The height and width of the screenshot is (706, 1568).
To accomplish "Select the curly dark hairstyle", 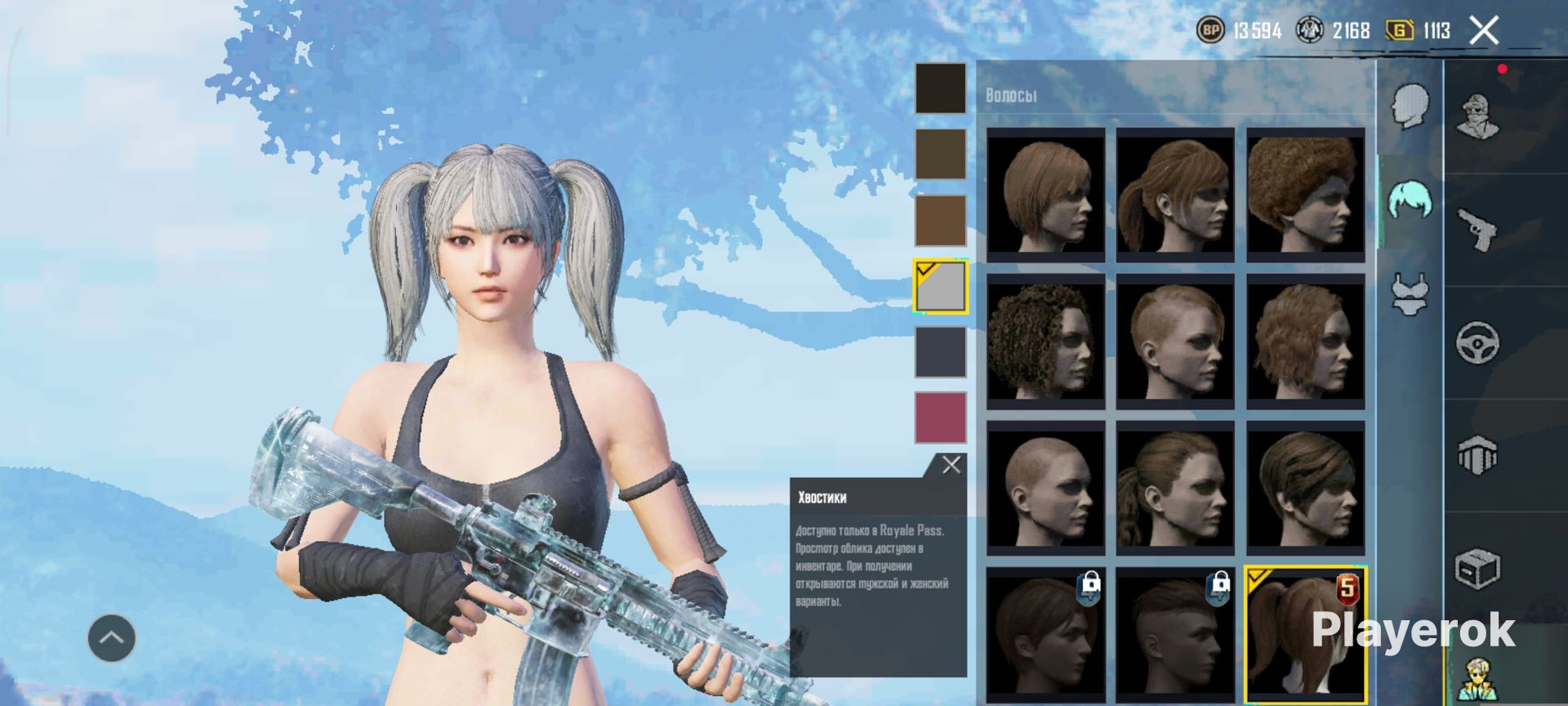I will coord(1045,341).
